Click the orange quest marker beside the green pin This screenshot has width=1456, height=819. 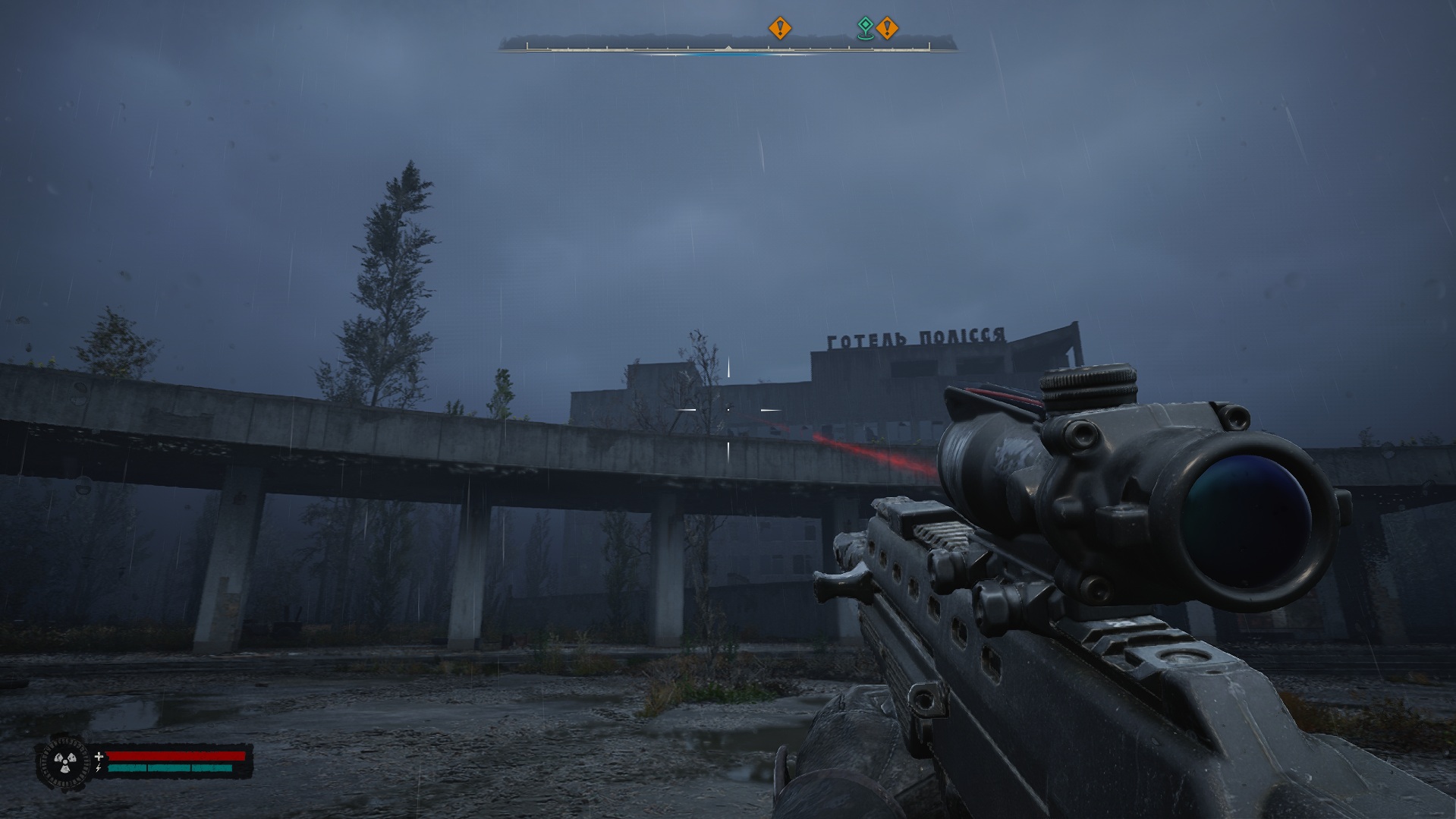(x=886, y=29)
